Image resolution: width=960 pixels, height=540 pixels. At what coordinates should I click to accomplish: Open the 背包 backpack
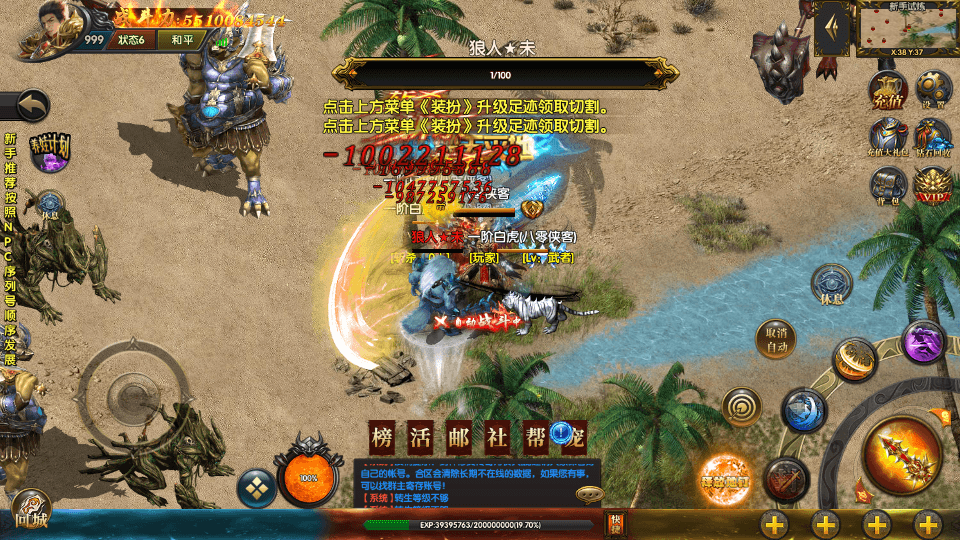tap(887, 185)
